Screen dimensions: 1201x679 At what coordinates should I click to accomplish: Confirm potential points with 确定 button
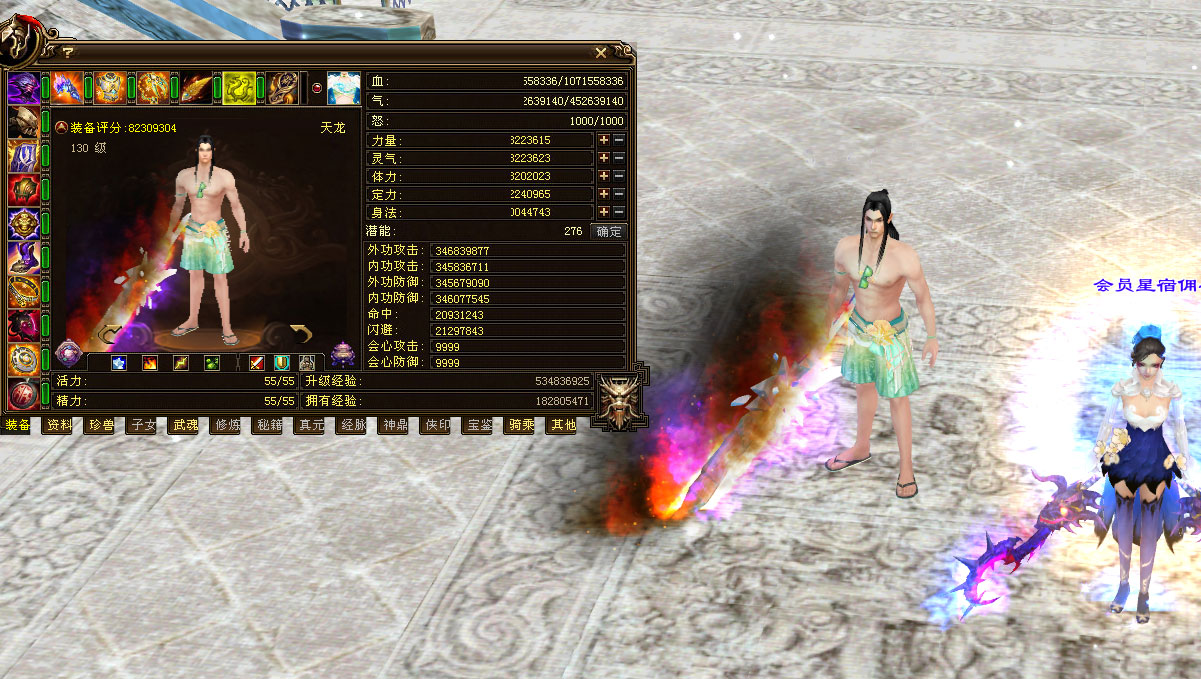[x=608, y=231]
